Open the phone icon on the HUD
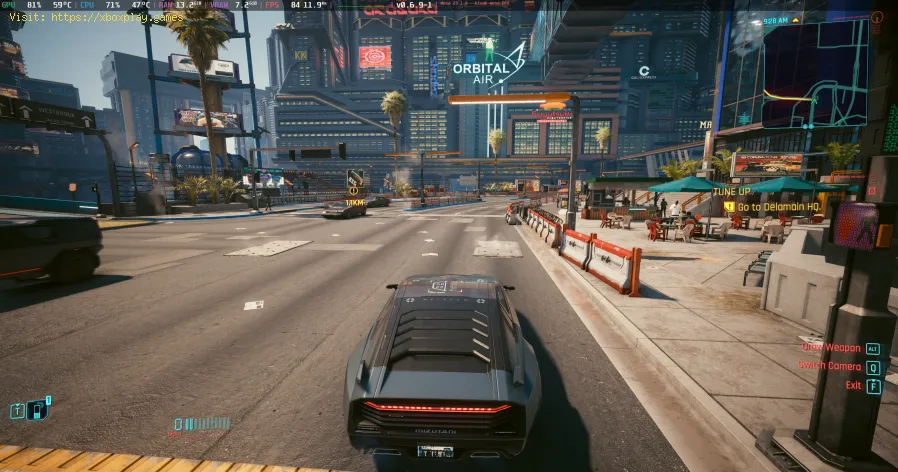The height and width of the screenshot is (472, 898). 37,409
